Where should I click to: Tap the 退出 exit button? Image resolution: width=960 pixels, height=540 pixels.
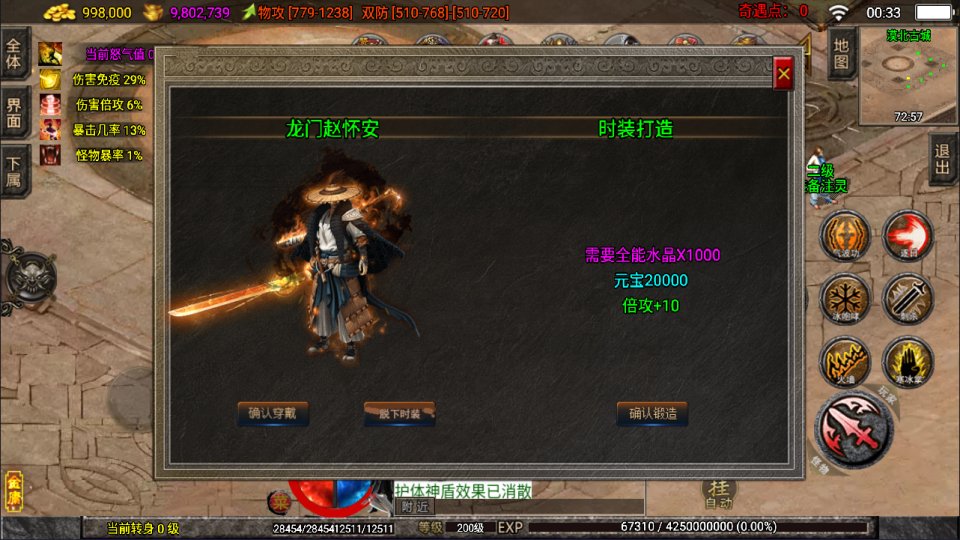coord(942,159)
